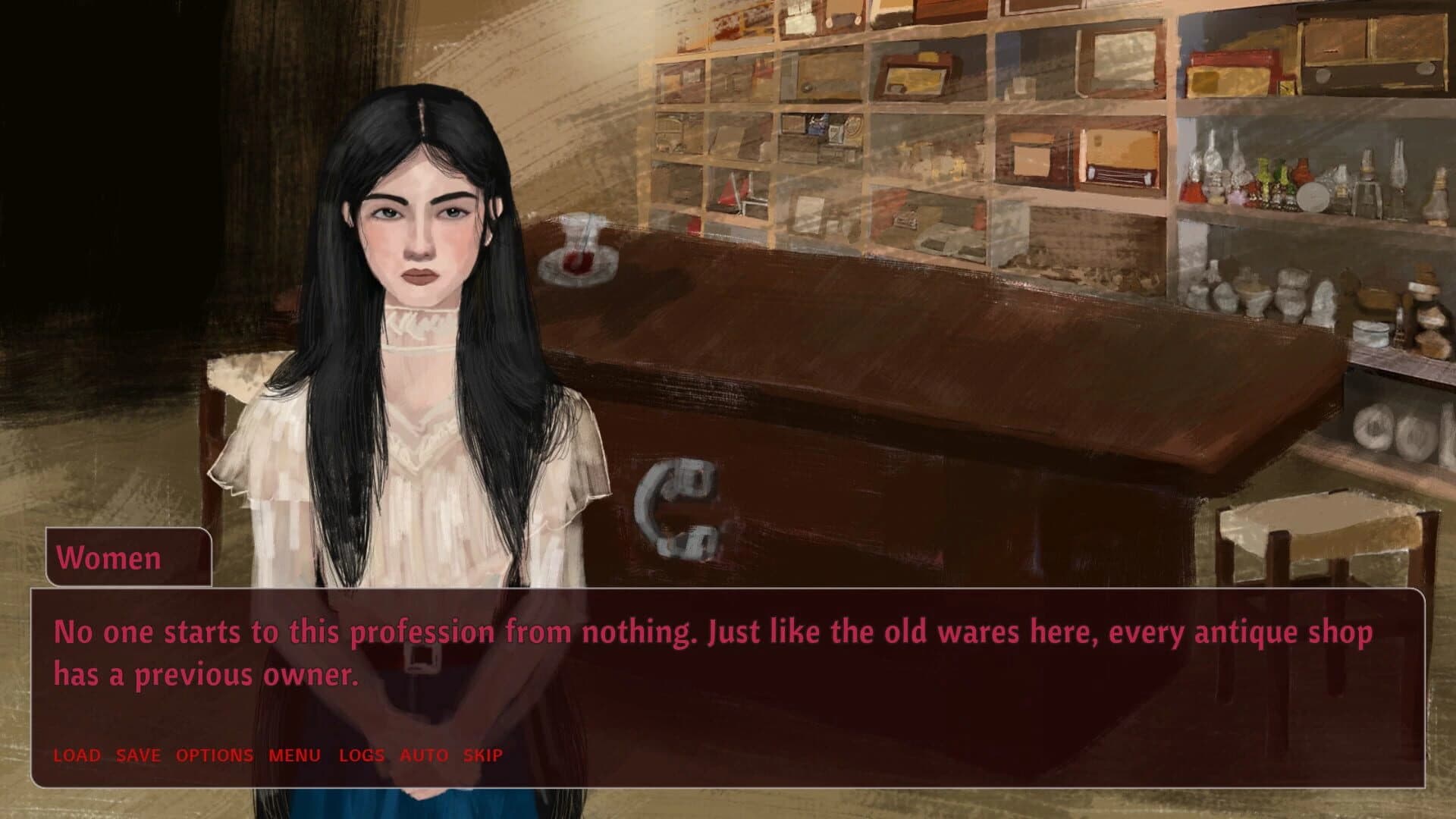Click the tea glass on the counter
The height and width of the screenshot is (819, 1456).
coord(578,250)
